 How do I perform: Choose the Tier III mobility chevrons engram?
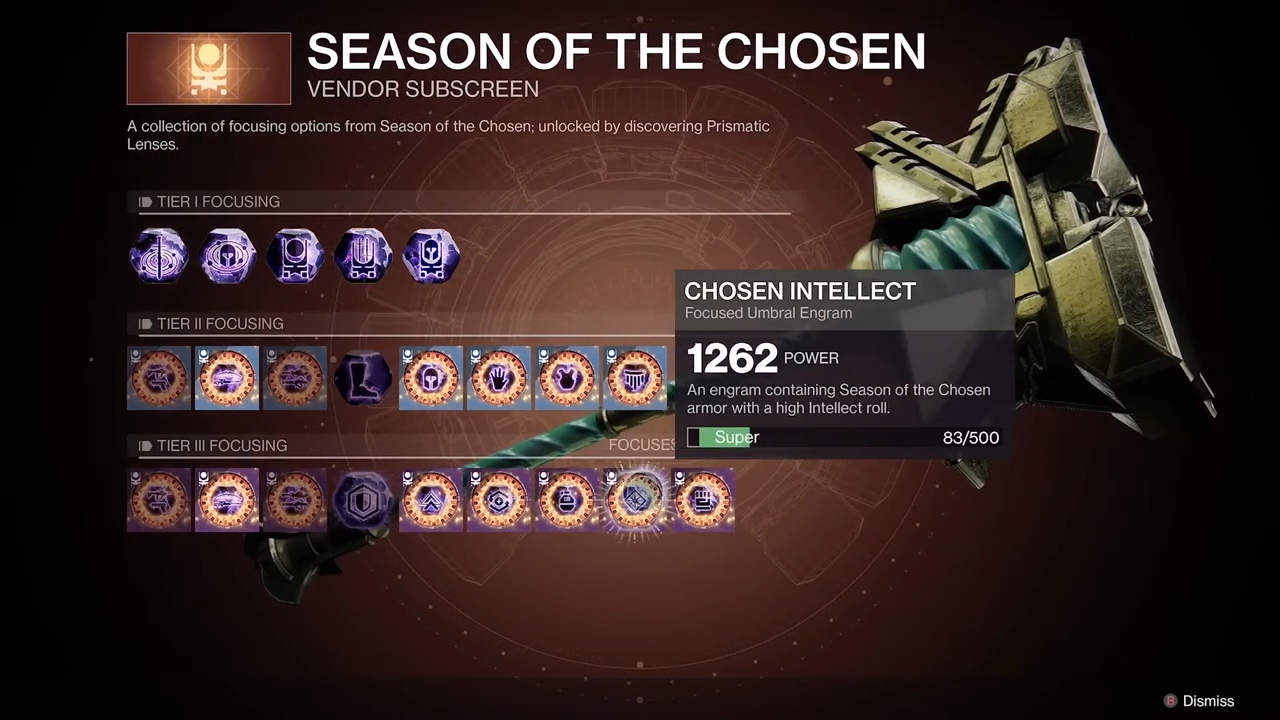tap(431, 500)
